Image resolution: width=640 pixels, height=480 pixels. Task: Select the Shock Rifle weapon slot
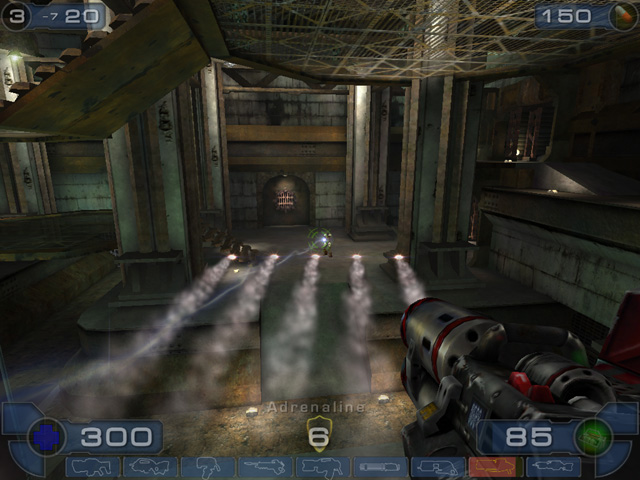tap(266, 466)
